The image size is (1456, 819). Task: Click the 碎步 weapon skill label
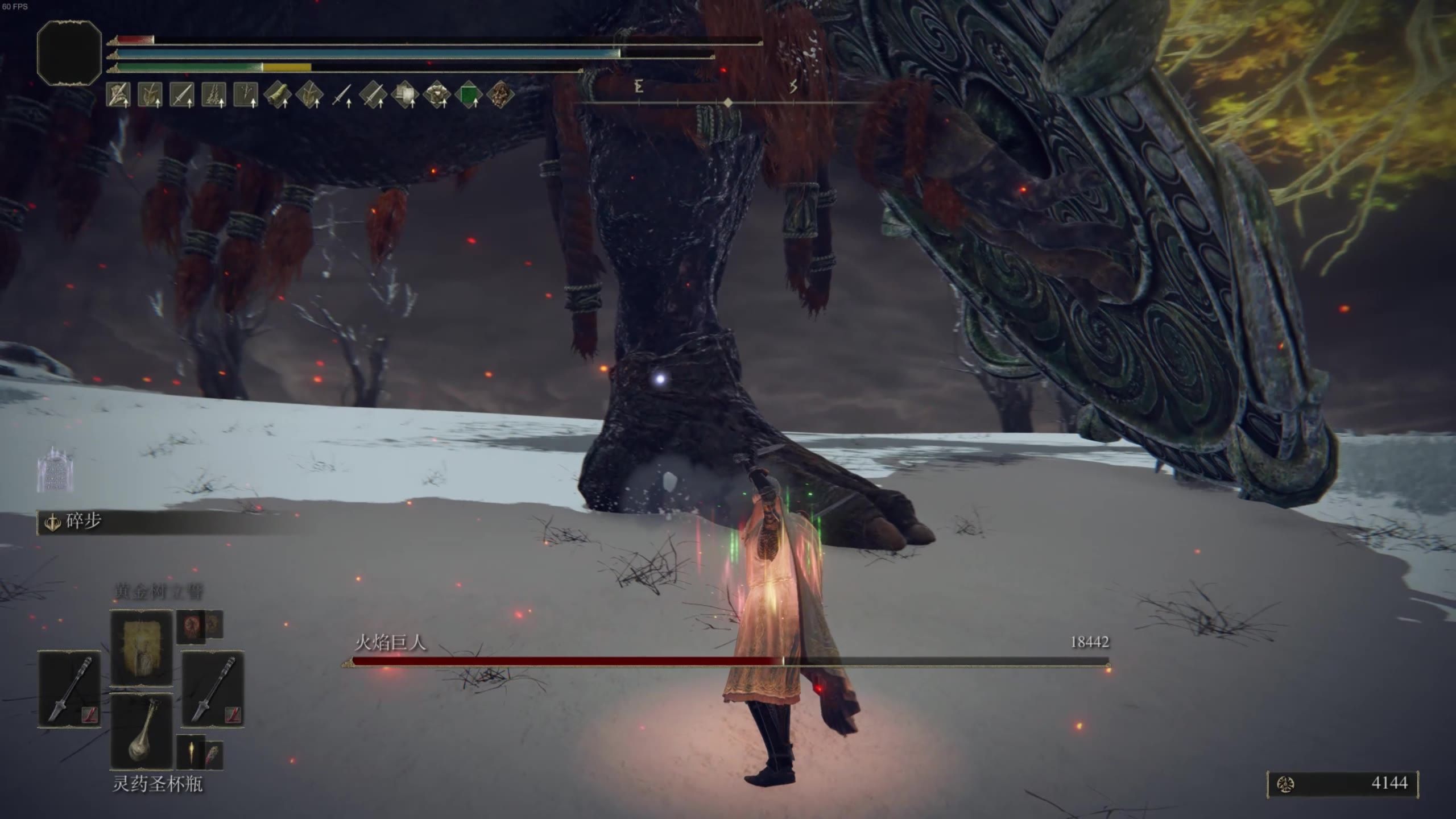[83, 522]
